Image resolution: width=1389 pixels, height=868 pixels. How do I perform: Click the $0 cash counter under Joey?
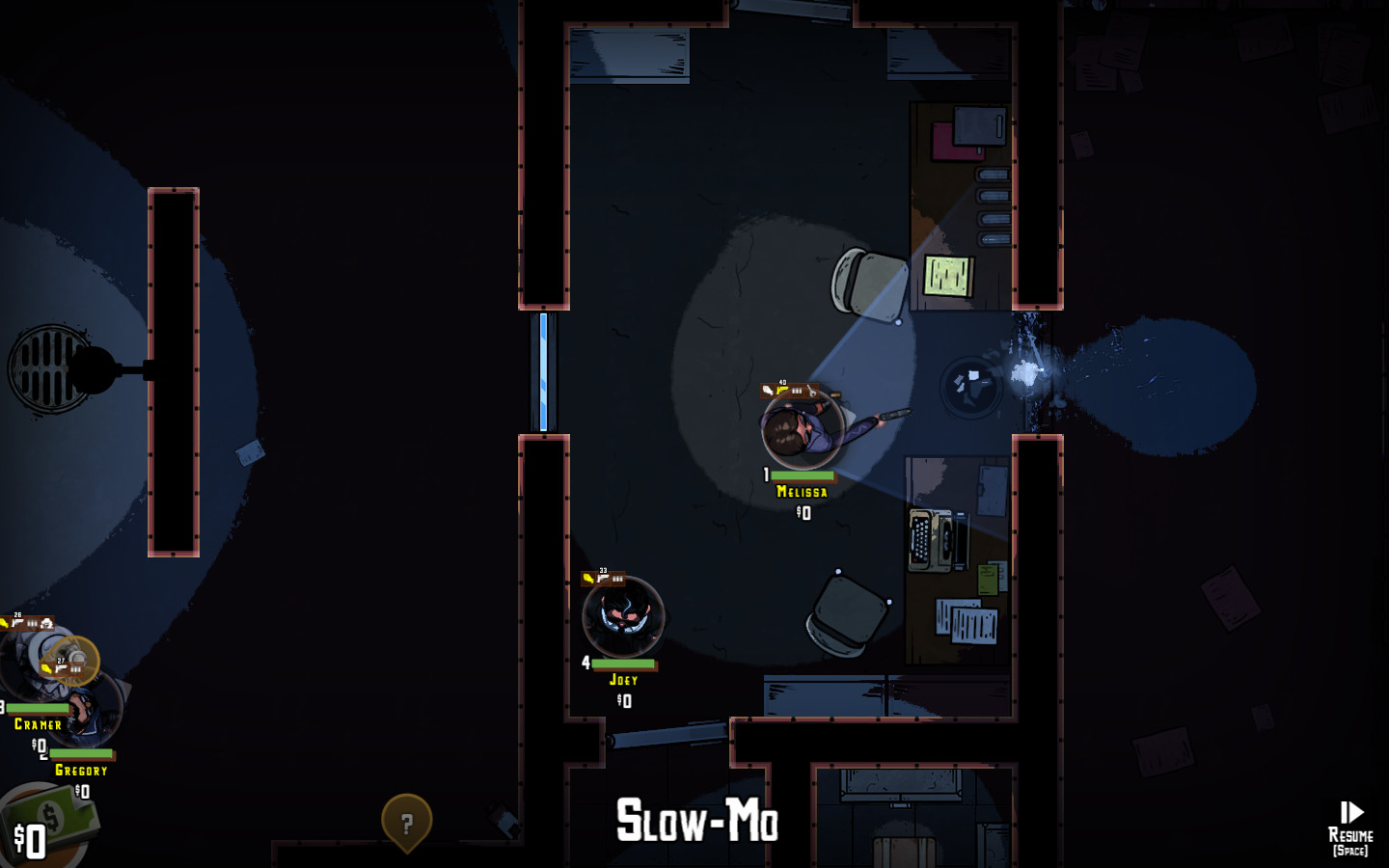point(623,701)
